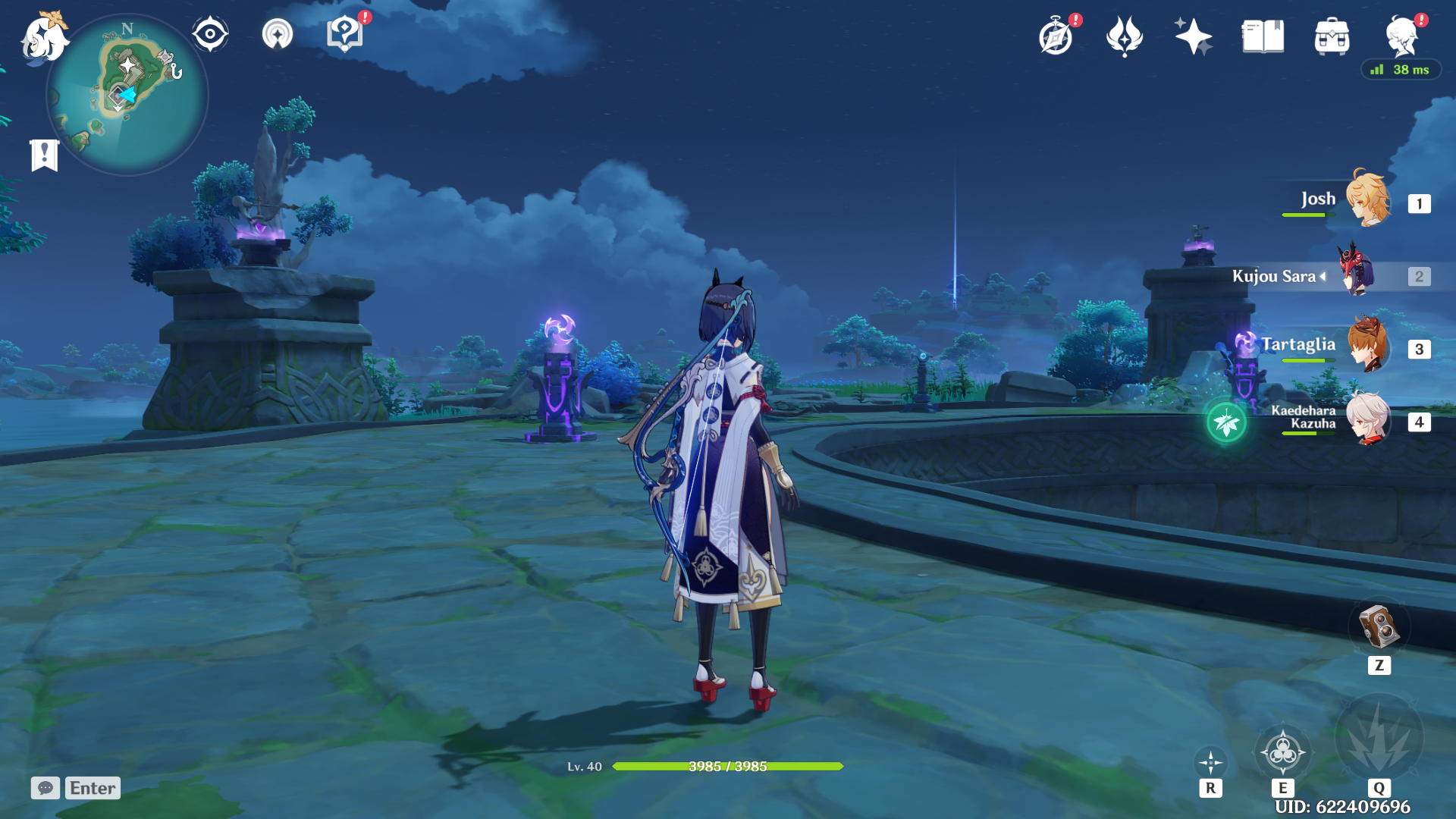The height and width of the screenshot is (819, 1456).
Task: Click the Enter chat input field
Action: click(x=91, y=788)
